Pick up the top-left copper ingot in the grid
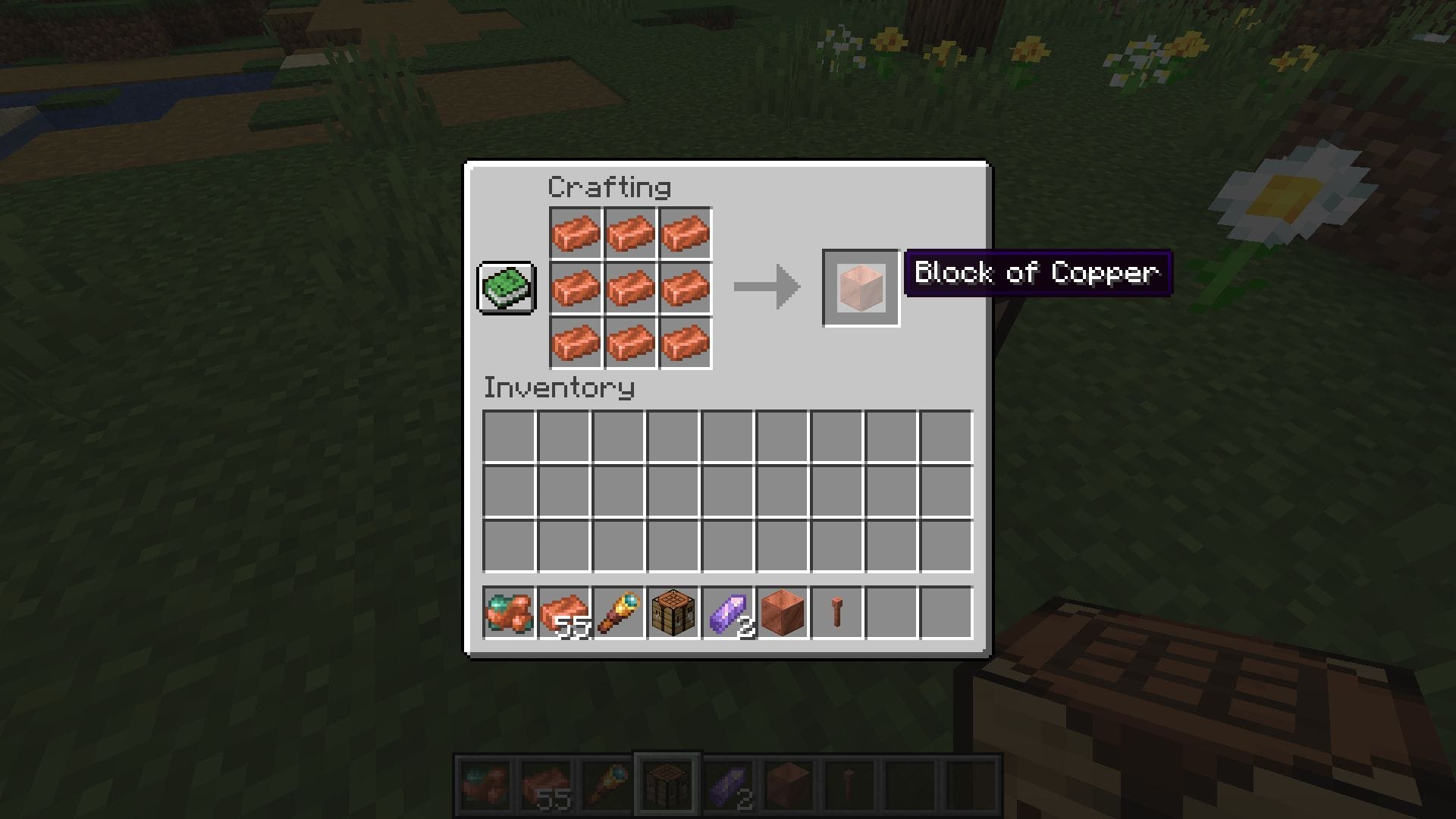The image size is (1456, 819). click(x=576, y=233)
